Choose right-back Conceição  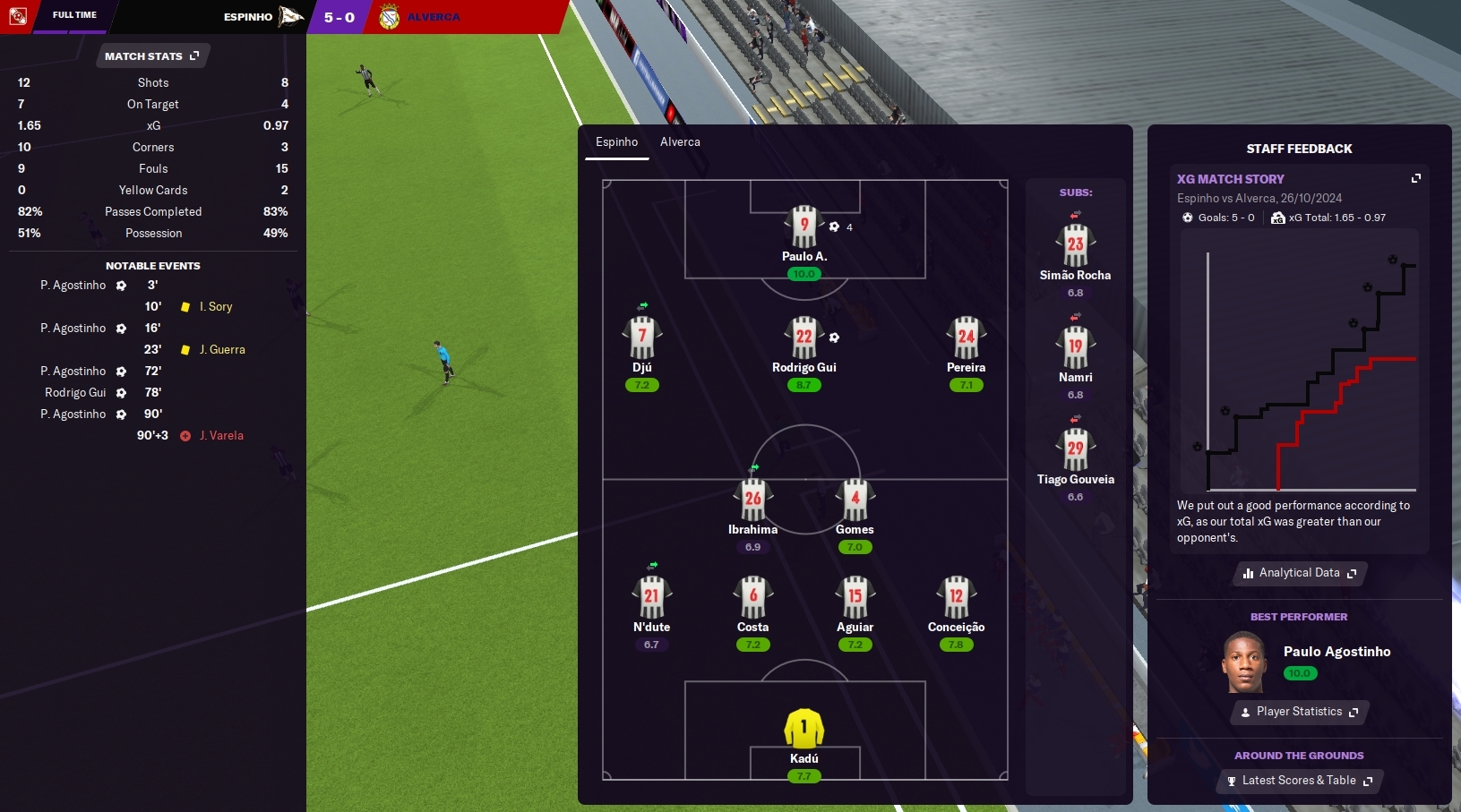click(956, 597)
